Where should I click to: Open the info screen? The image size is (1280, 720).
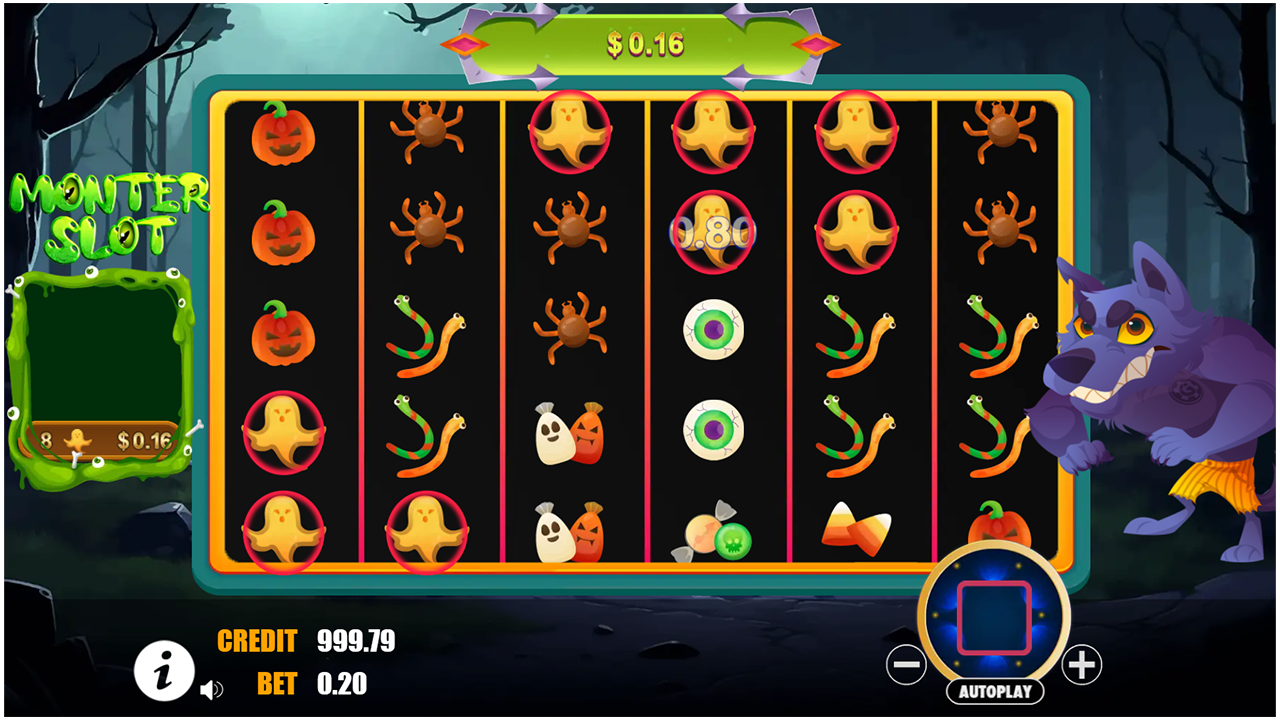163,672
